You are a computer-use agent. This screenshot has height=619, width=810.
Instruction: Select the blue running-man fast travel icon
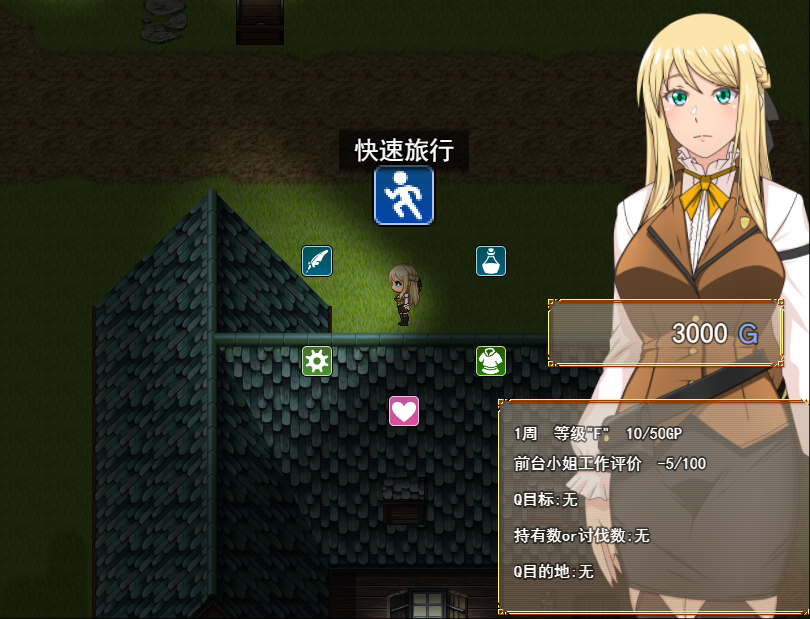click(404, 196)
